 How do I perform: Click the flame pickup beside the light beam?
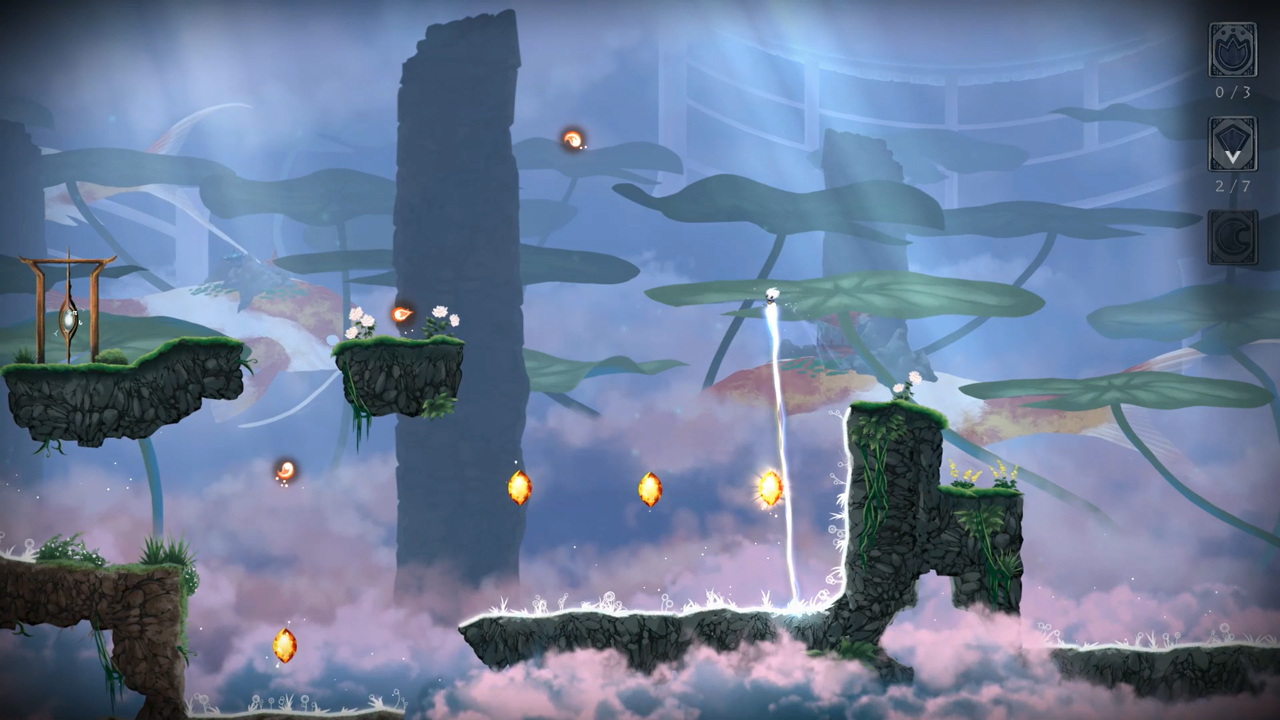coord(768,488)
